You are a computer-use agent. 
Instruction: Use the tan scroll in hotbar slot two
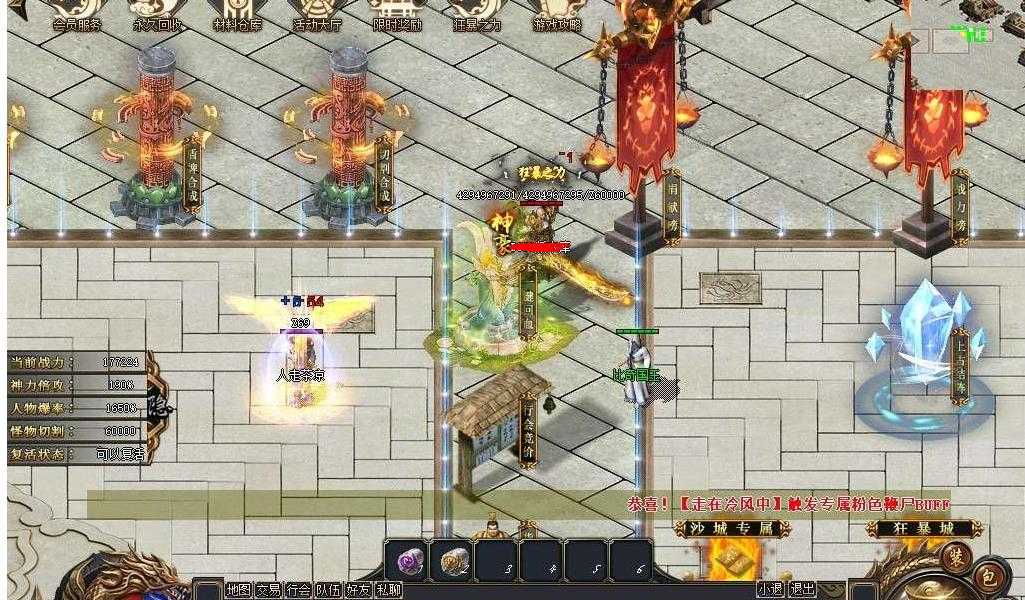click(453, 561)
